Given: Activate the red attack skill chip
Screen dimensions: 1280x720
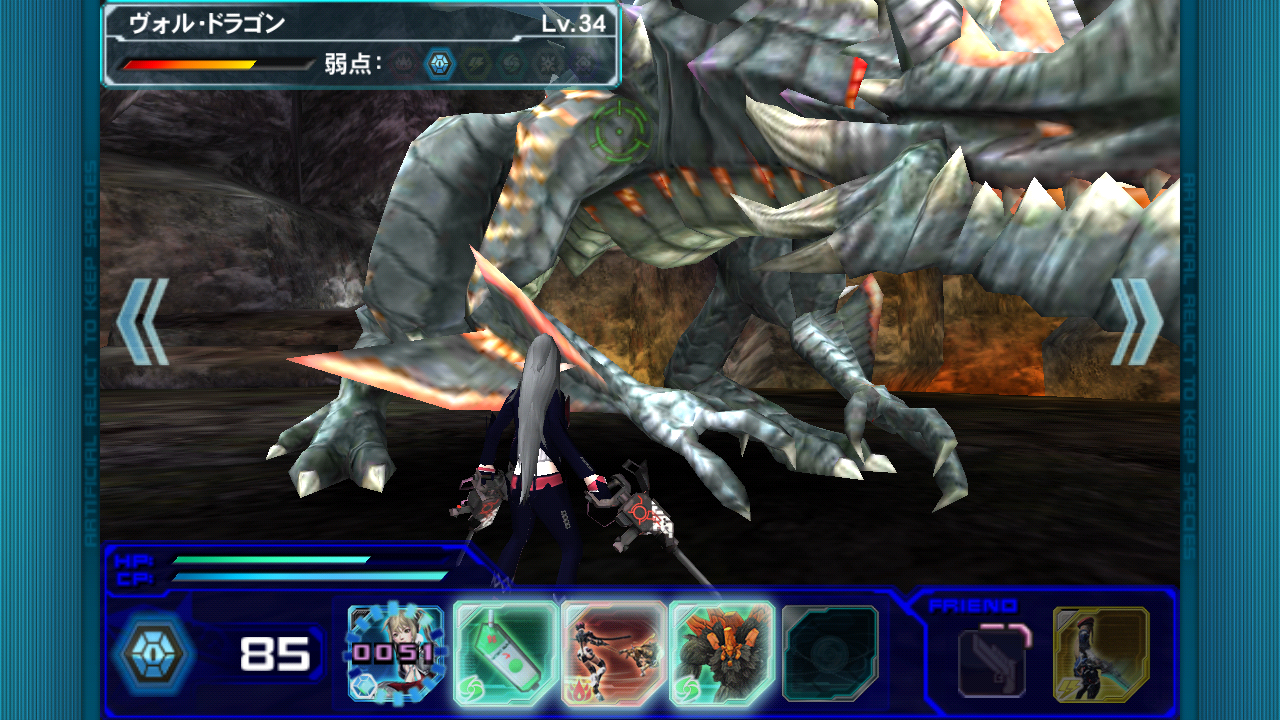Looking at the screenshot, I should (613, 653).
